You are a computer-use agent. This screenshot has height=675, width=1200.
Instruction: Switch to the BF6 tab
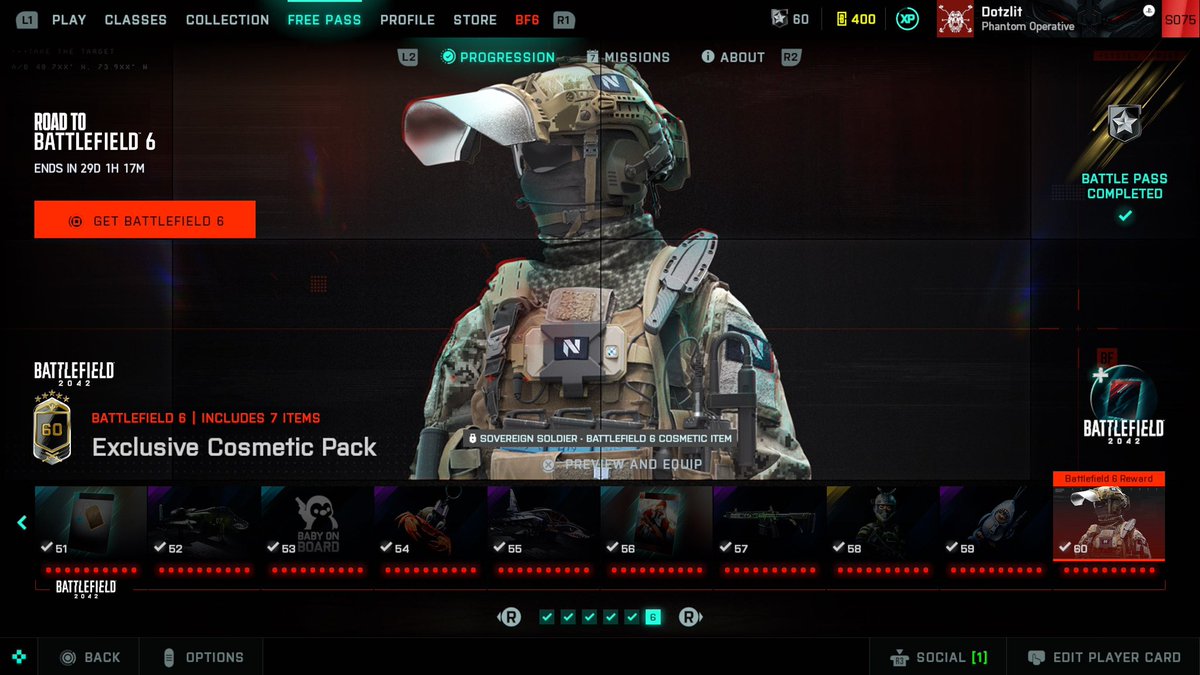point(527,19)
